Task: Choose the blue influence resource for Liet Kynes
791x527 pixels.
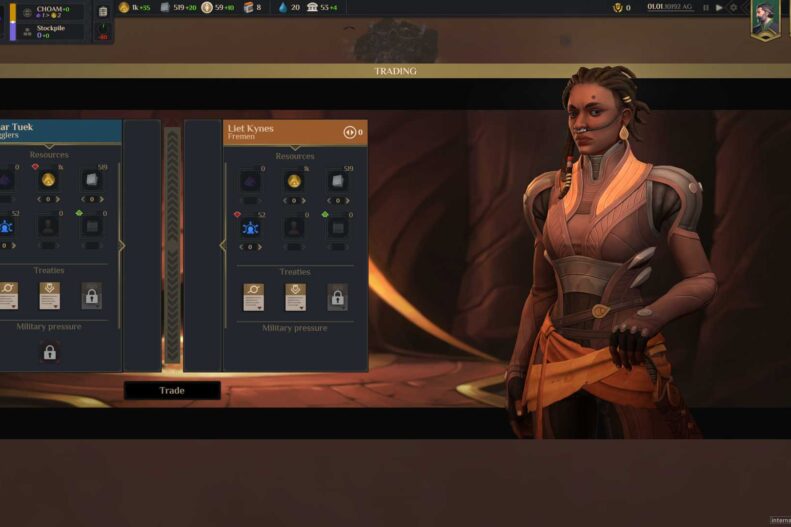Action: click(x=250, y=228)
